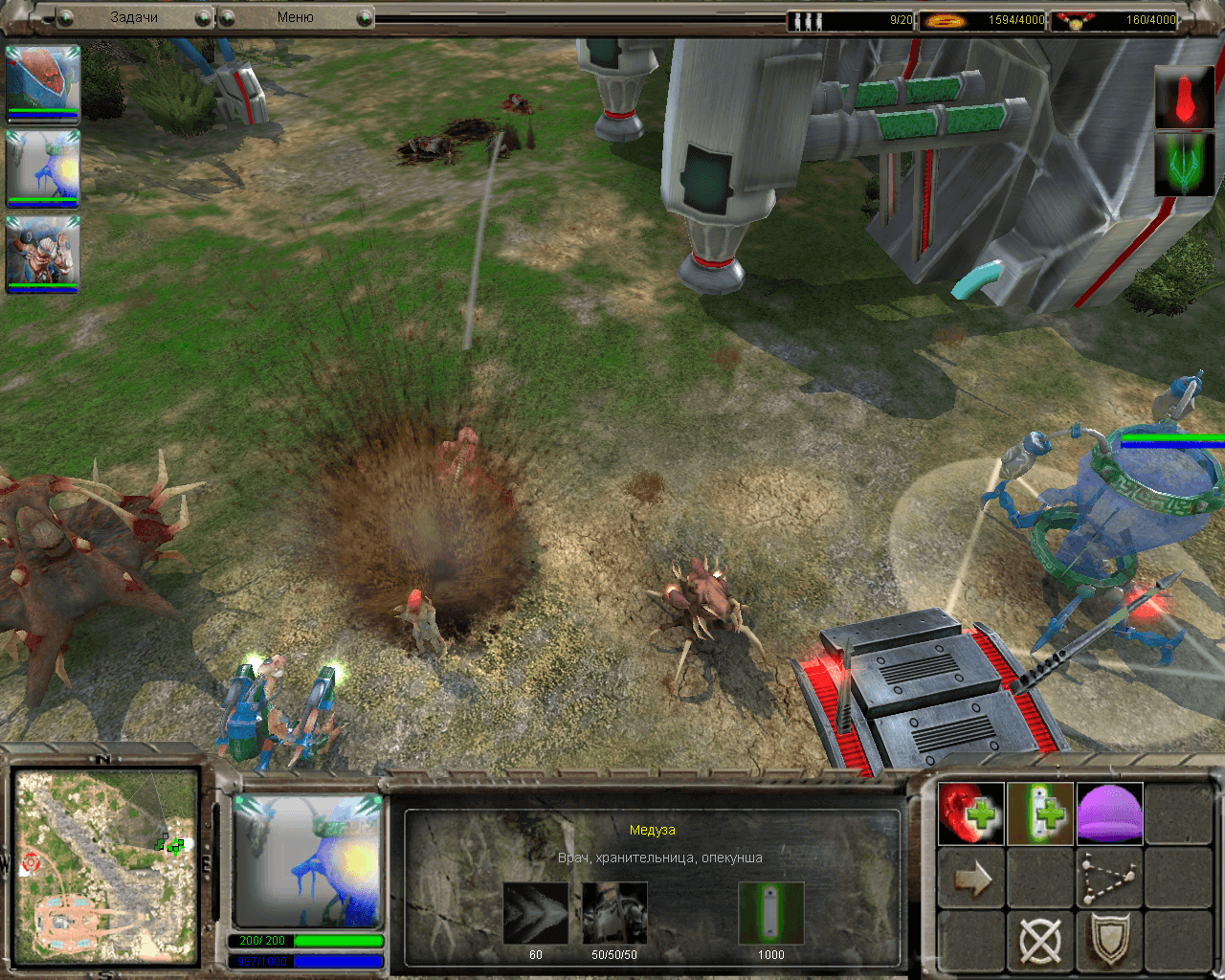Click the minimap

[x=105, y=866]
